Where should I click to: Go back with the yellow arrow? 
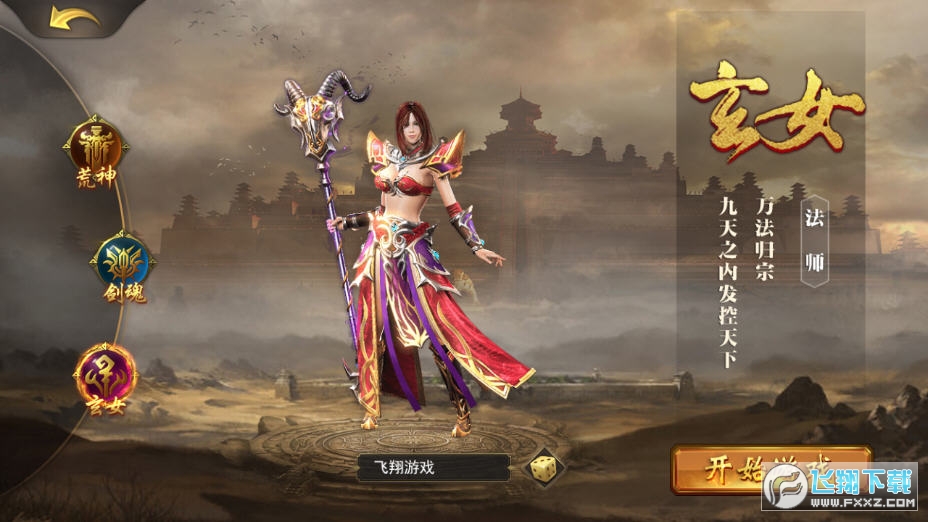pyautogui.click(x=74, y=19)
